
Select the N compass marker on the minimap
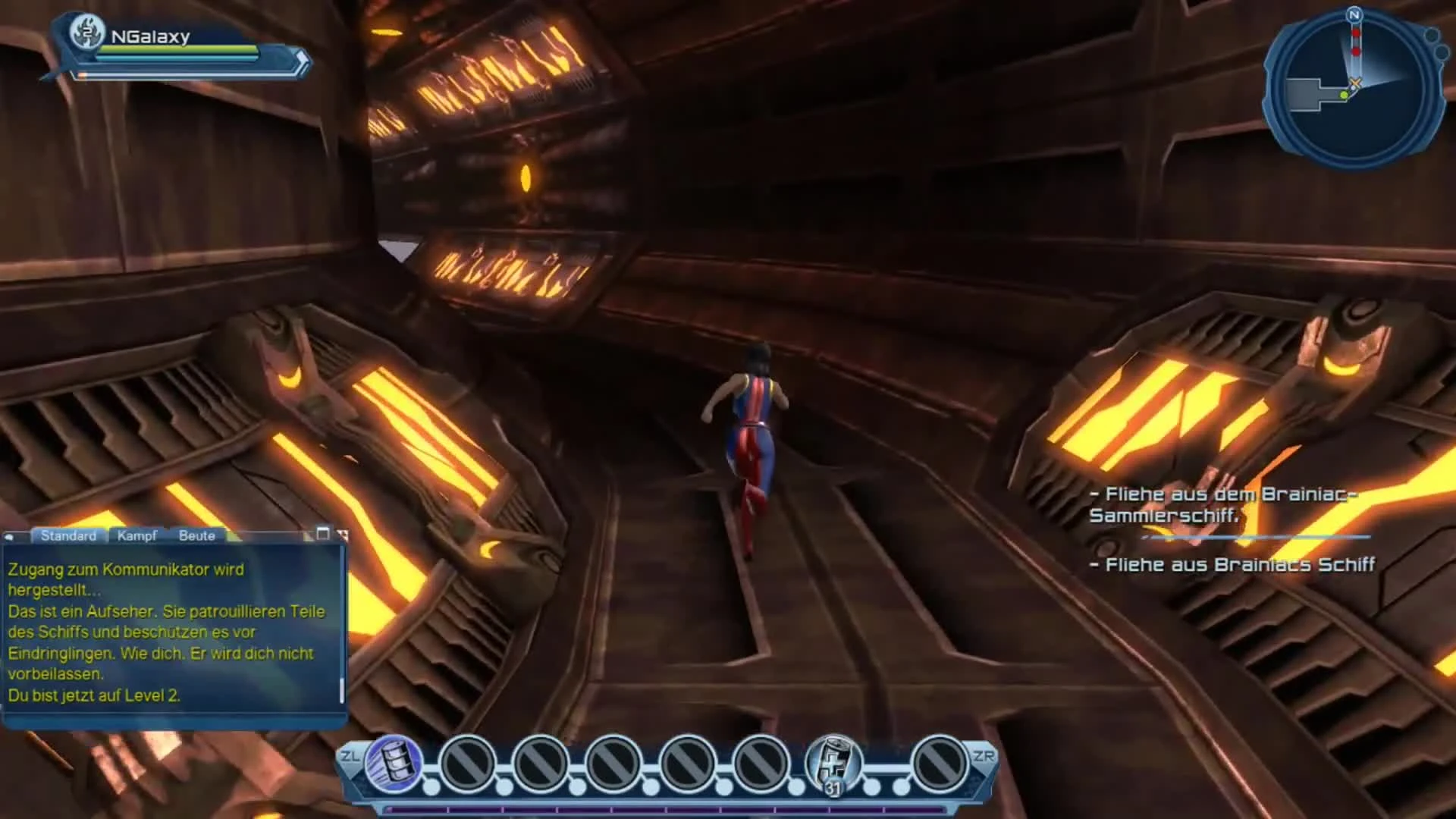[1354, 15]
